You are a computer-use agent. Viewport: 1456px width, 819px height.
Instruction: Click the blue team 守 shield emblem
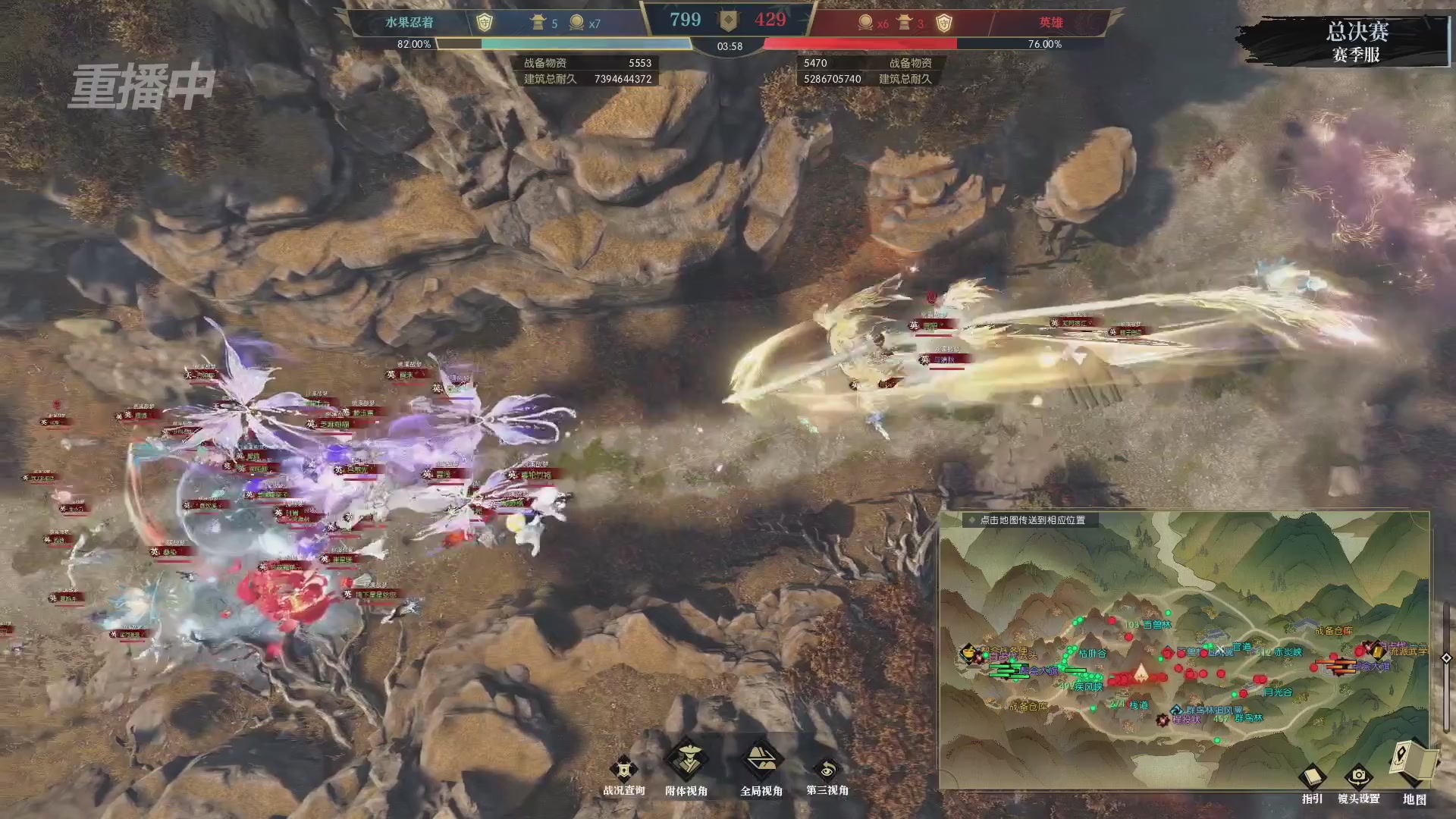click(x=483, y=23)
